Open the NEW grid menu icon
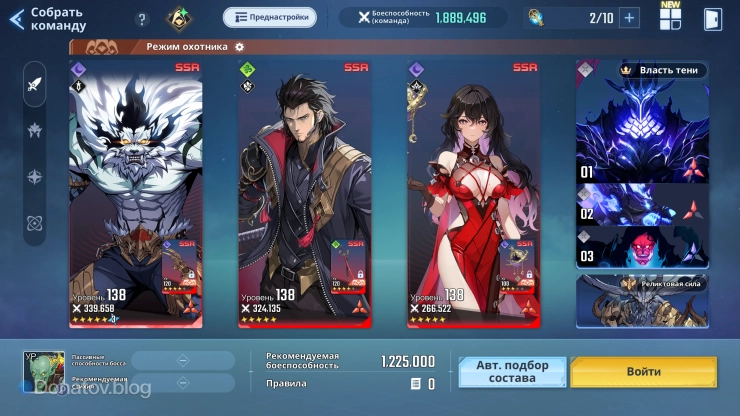 tap(670, 18)
